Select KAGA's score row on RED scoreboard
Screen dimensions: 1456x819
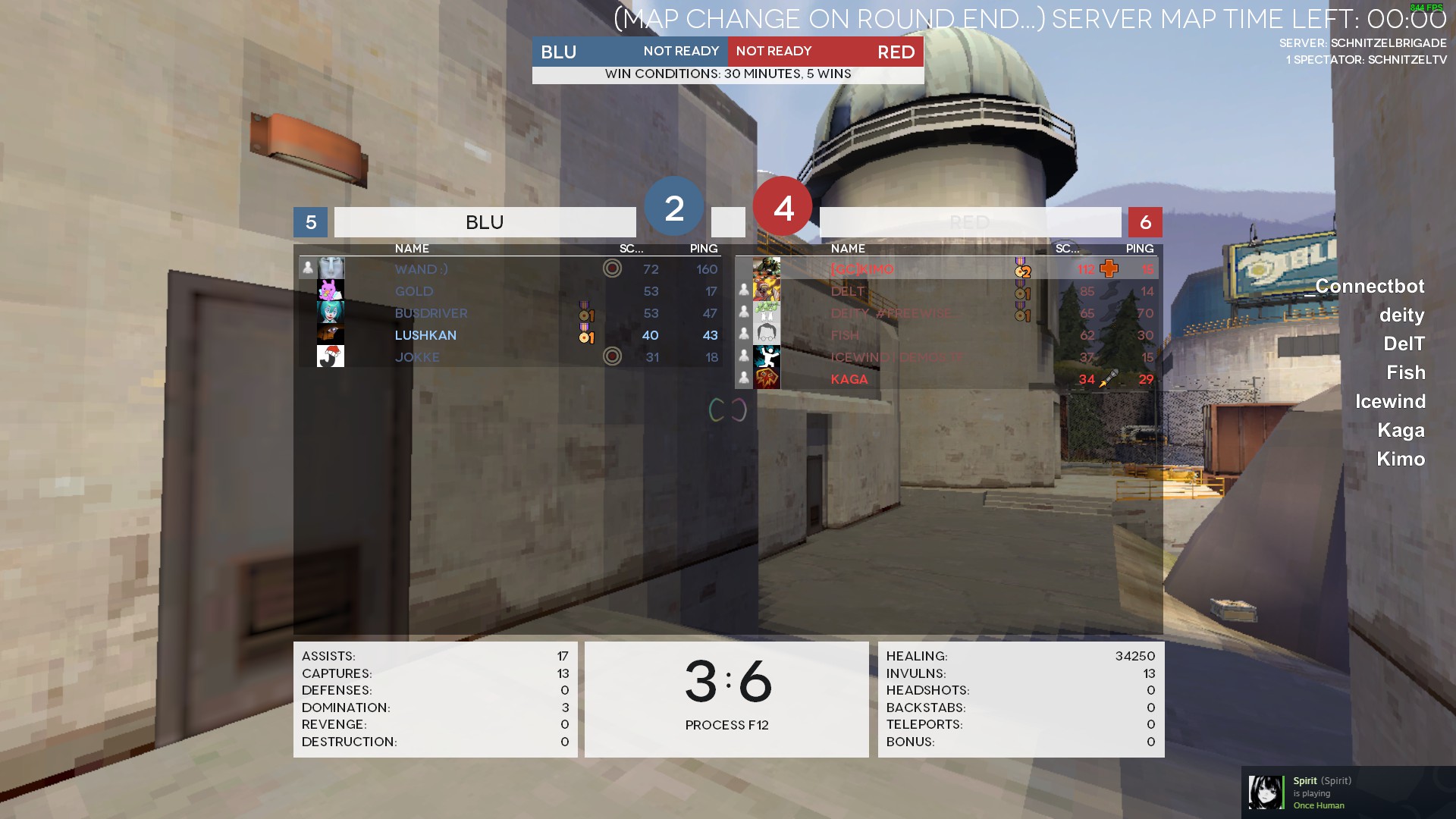948,379
